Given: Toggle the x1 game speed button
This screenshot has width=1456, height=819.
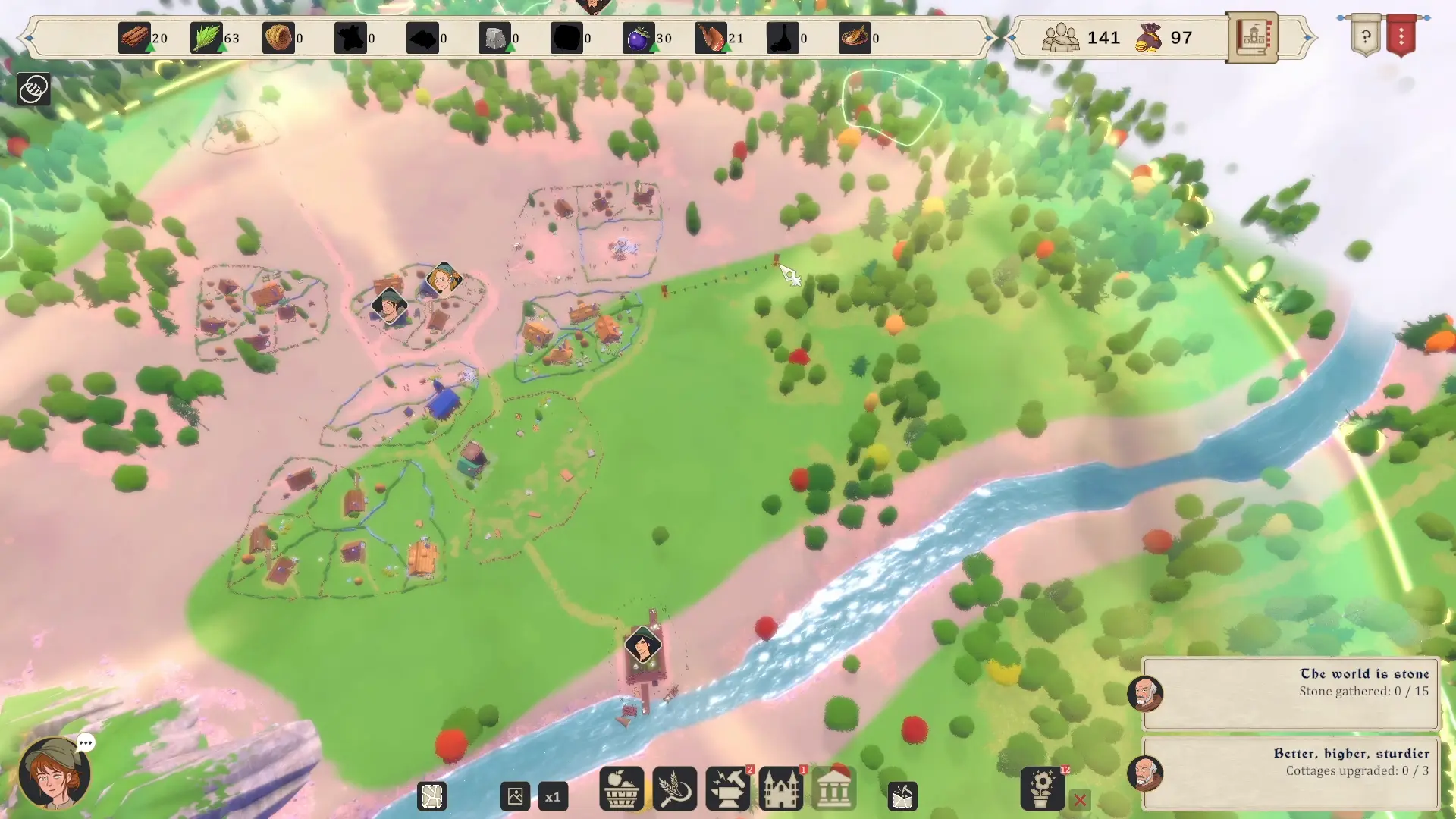Looking at the screenshot, I should tap(553, 796).
